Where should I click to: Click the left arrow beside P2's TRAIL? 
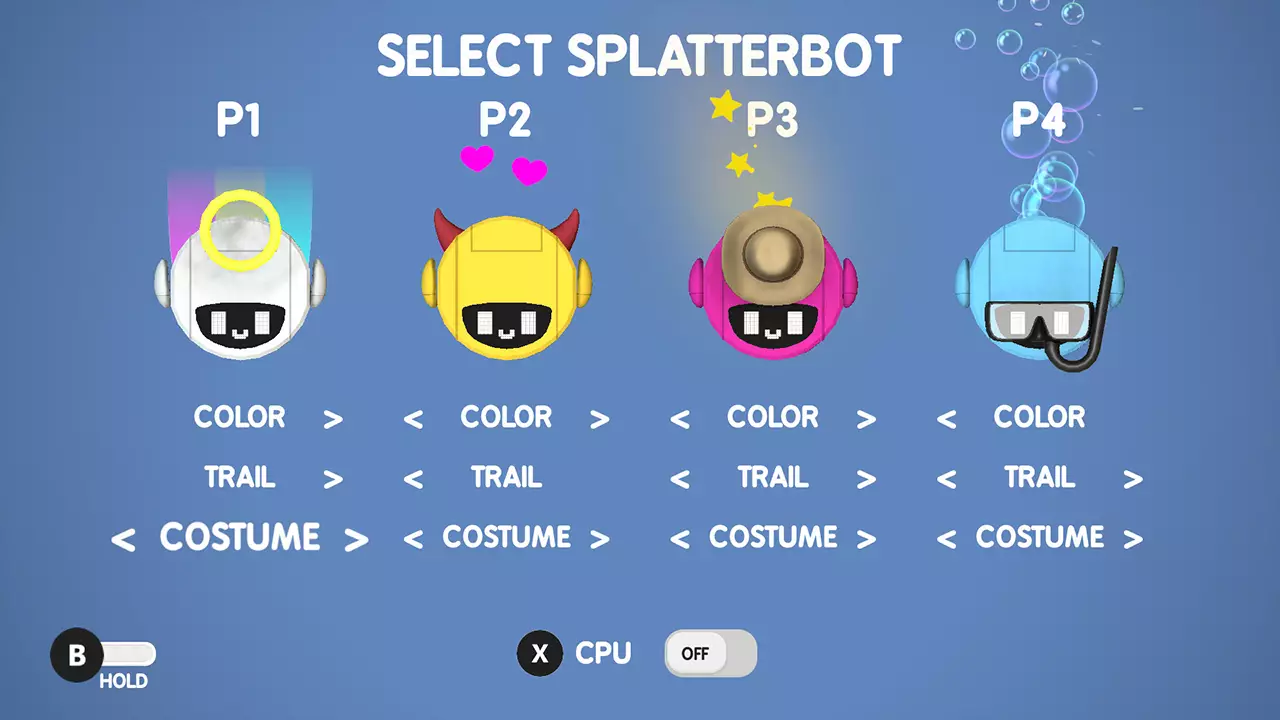click(414, 479)
